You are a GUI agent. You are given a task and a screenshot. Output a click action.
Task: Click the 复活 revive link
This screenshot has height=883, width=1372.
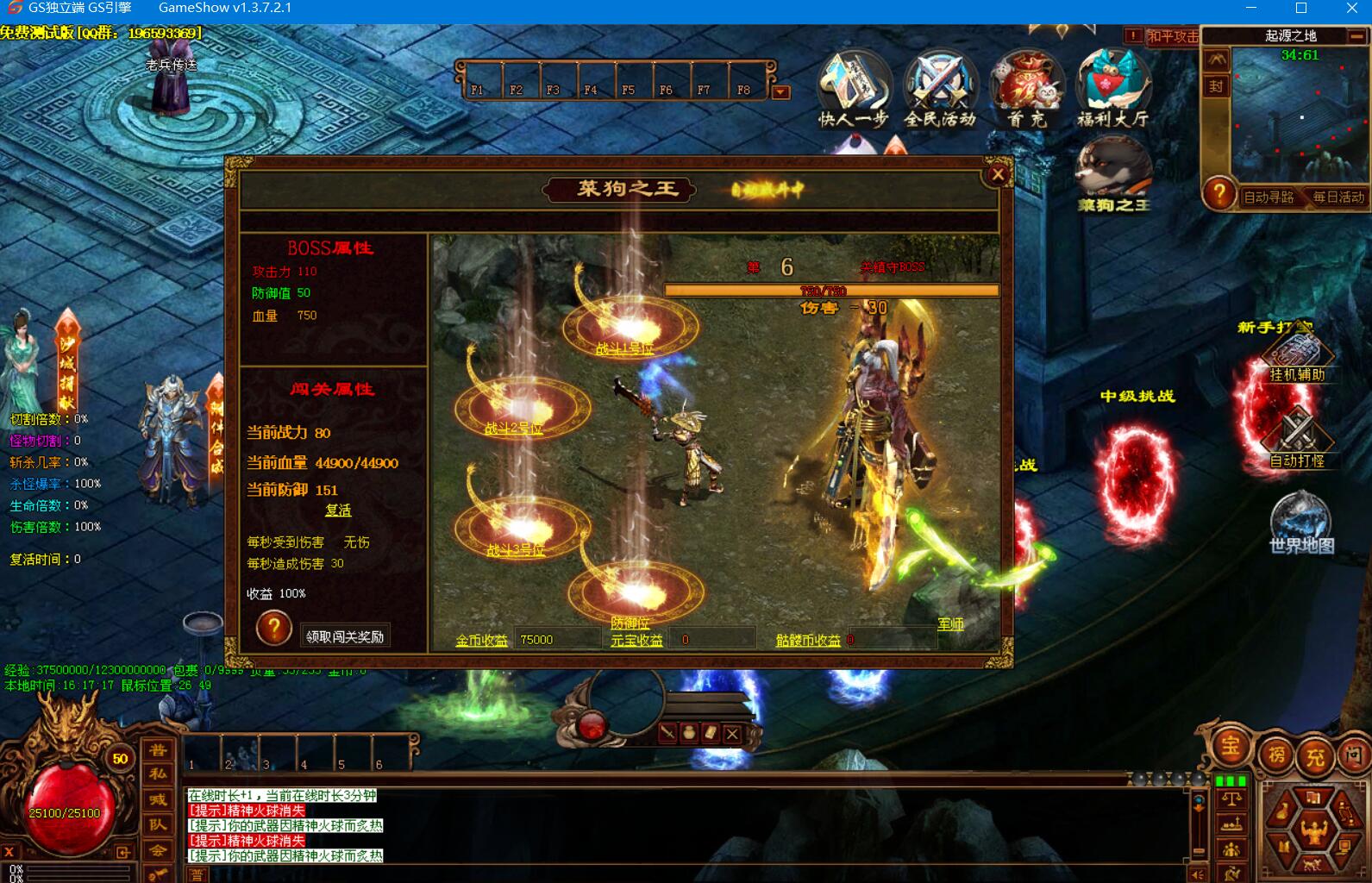point(338,510)
